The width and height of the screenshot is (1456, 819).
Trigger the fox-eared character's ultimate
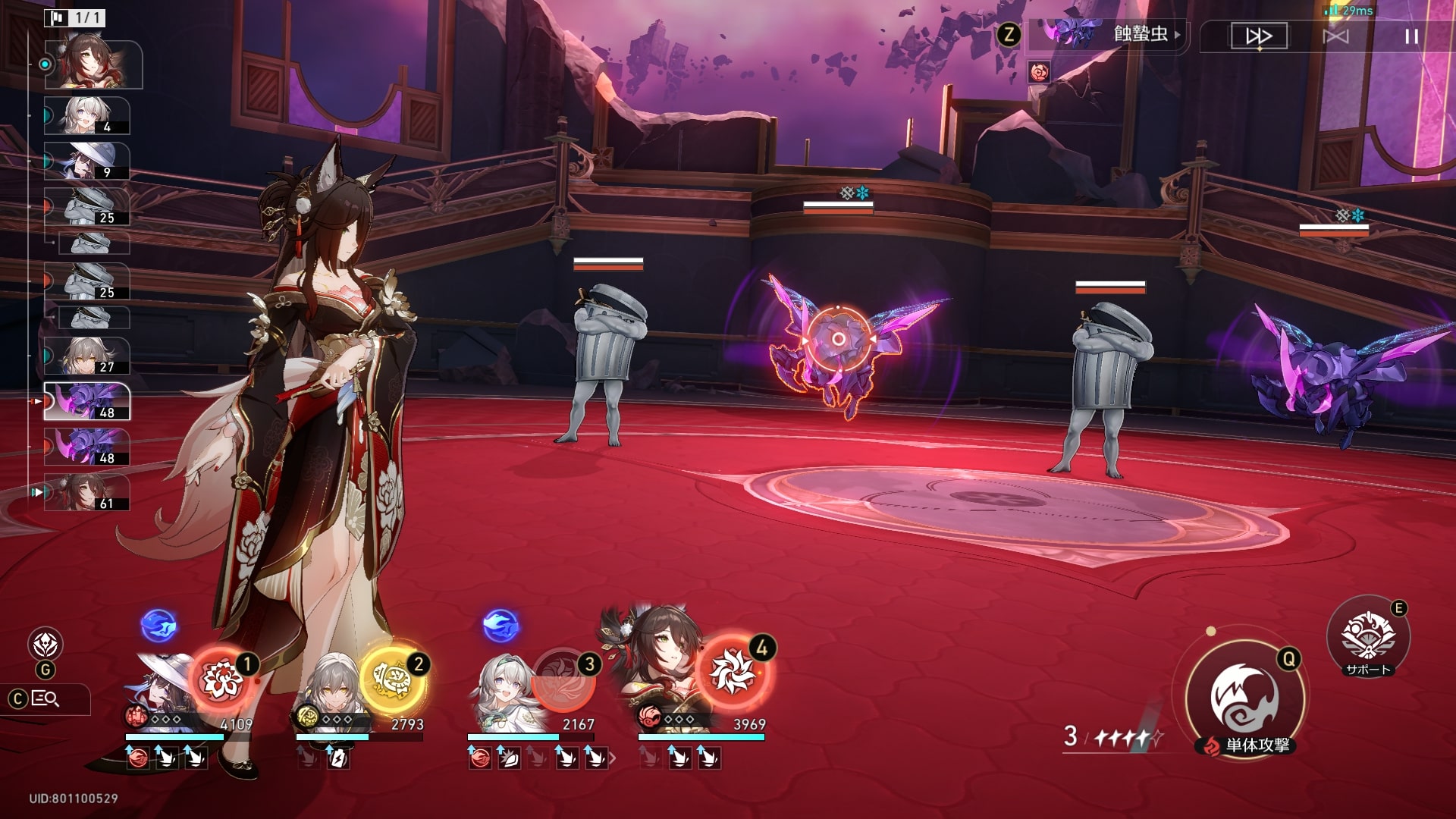[733, 671]
